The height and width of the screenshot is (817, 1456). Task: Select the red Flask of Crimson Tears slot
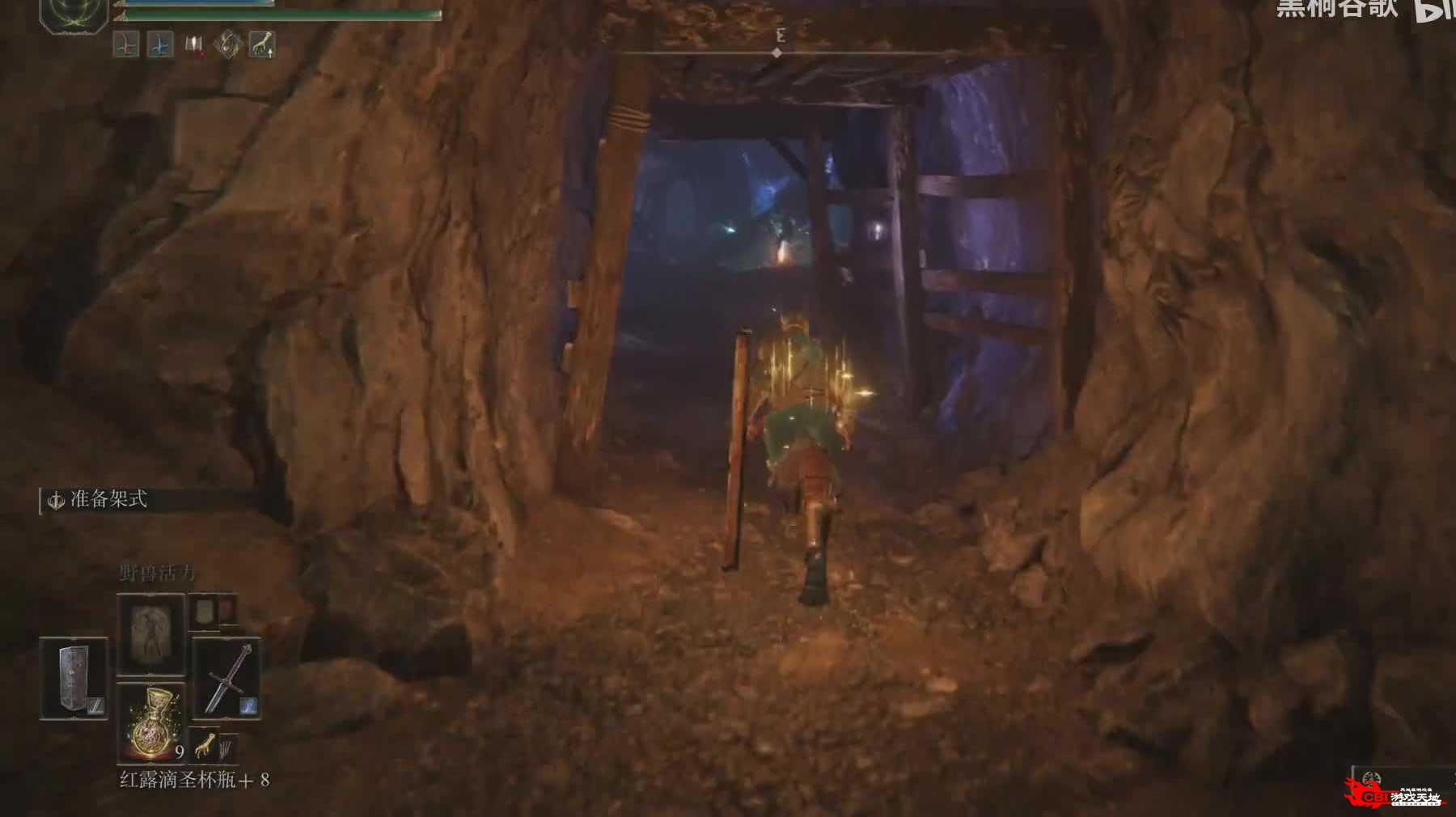pos(150,721)
